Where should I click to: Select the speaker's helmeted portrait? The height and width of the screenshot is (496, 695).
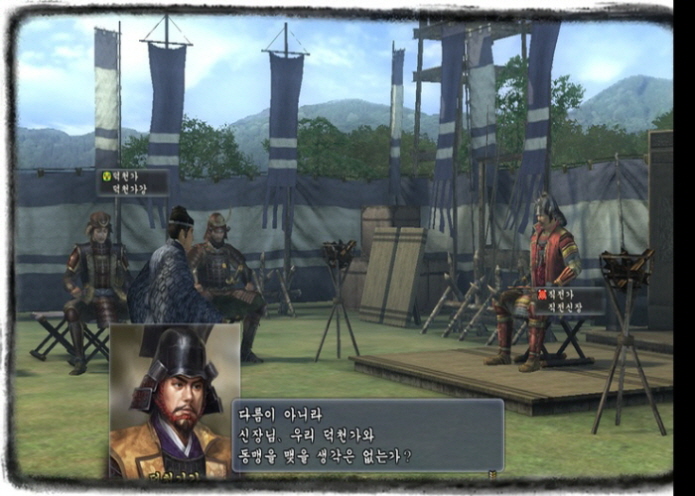point(174,400)
